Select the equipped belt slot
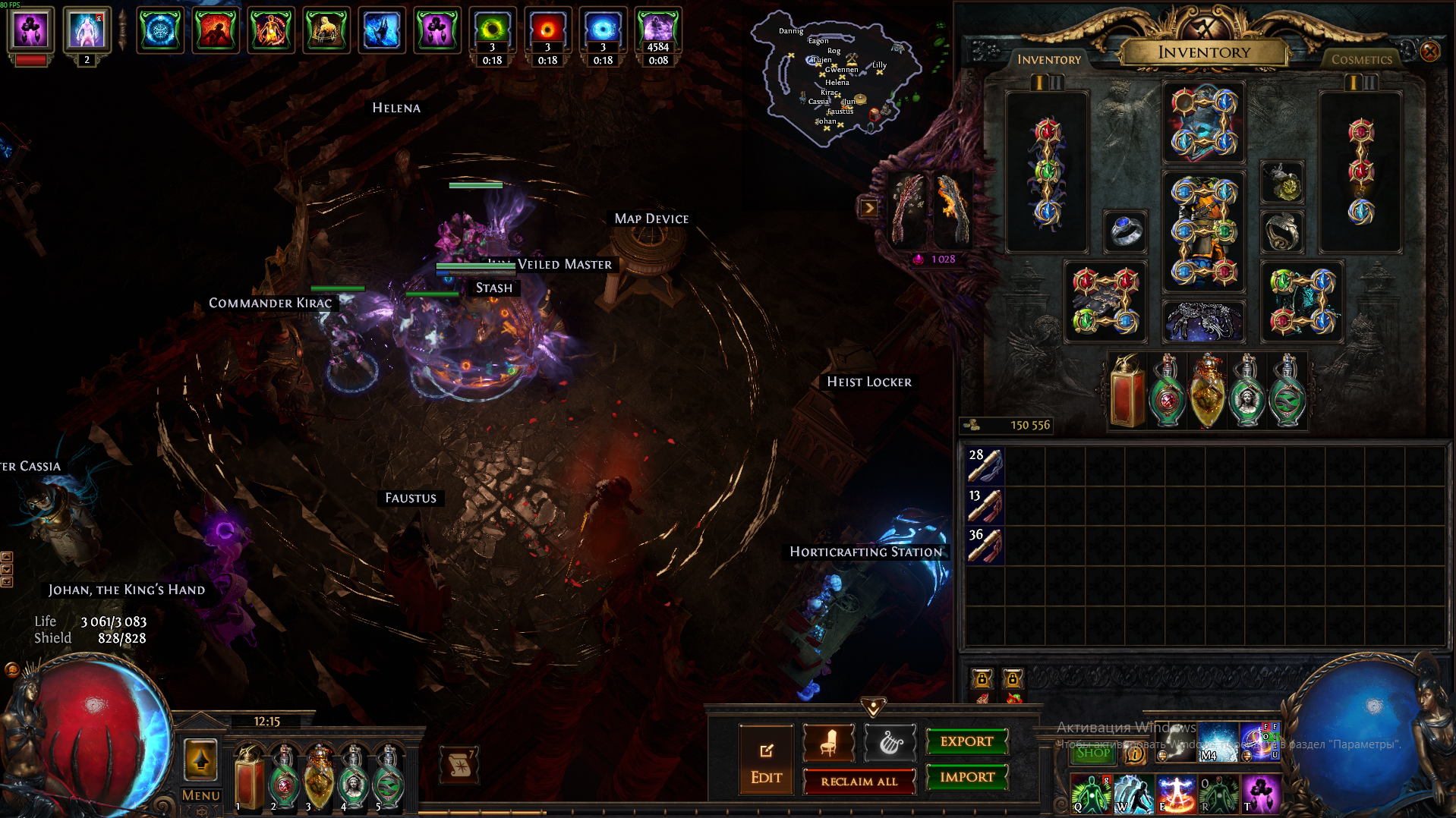 pyautogui.click(x=1202, y=320)
